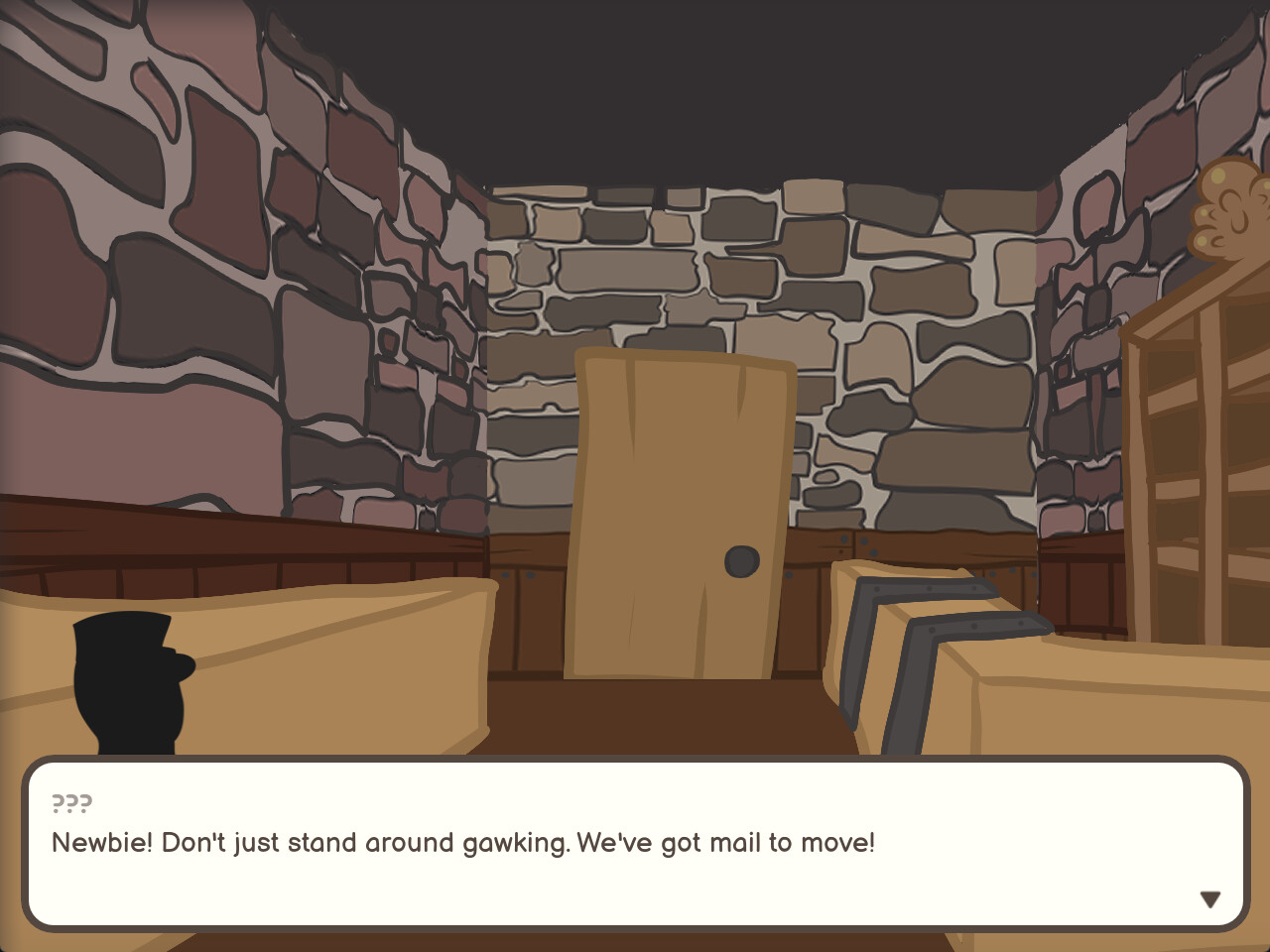
Task: Advance the dialogue with the triangle arrow
Action: pos(1211,898)
